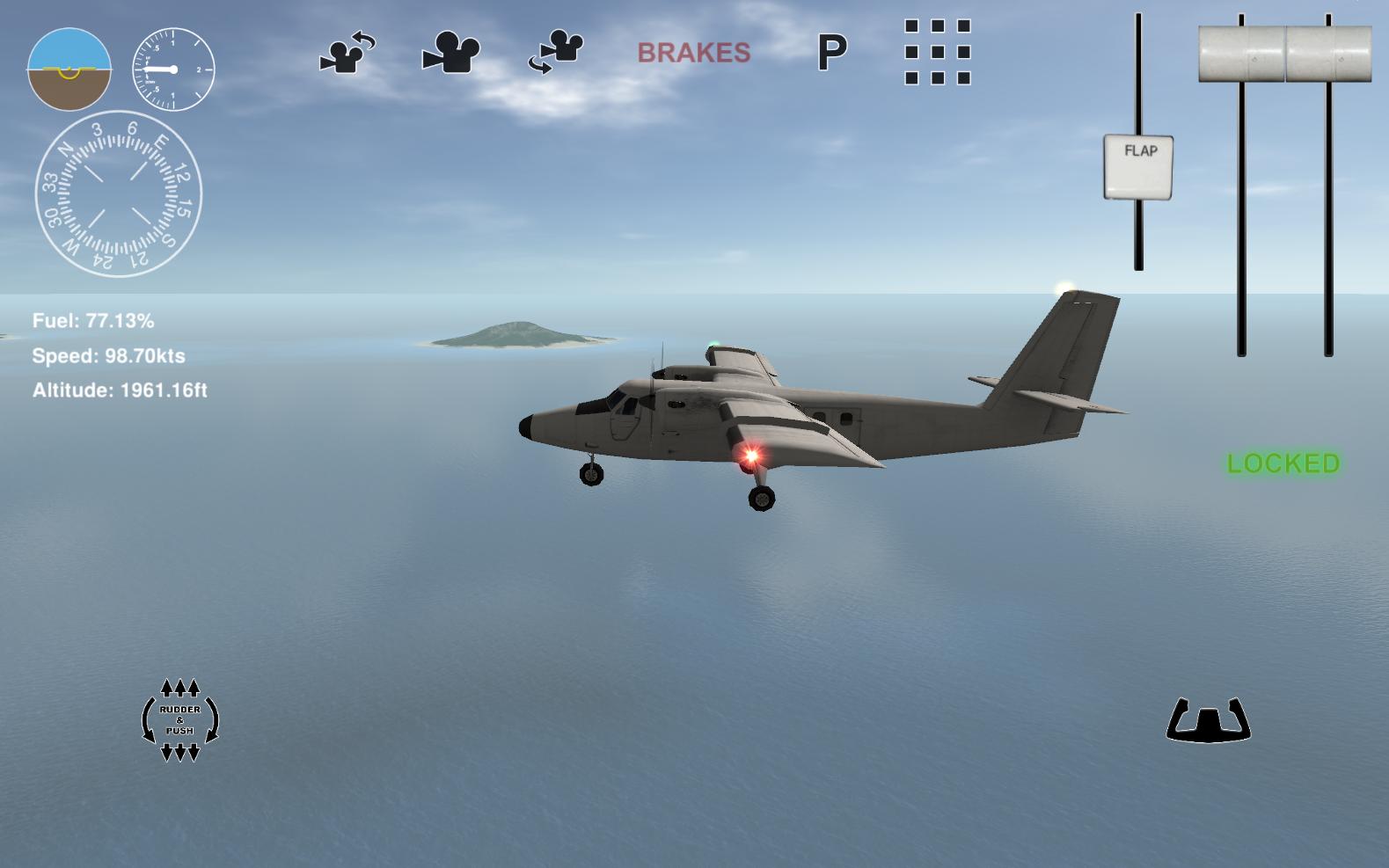1389x868 pixels.
Task: Open the nine-square grid menu
Action: (x=937, y=52)
